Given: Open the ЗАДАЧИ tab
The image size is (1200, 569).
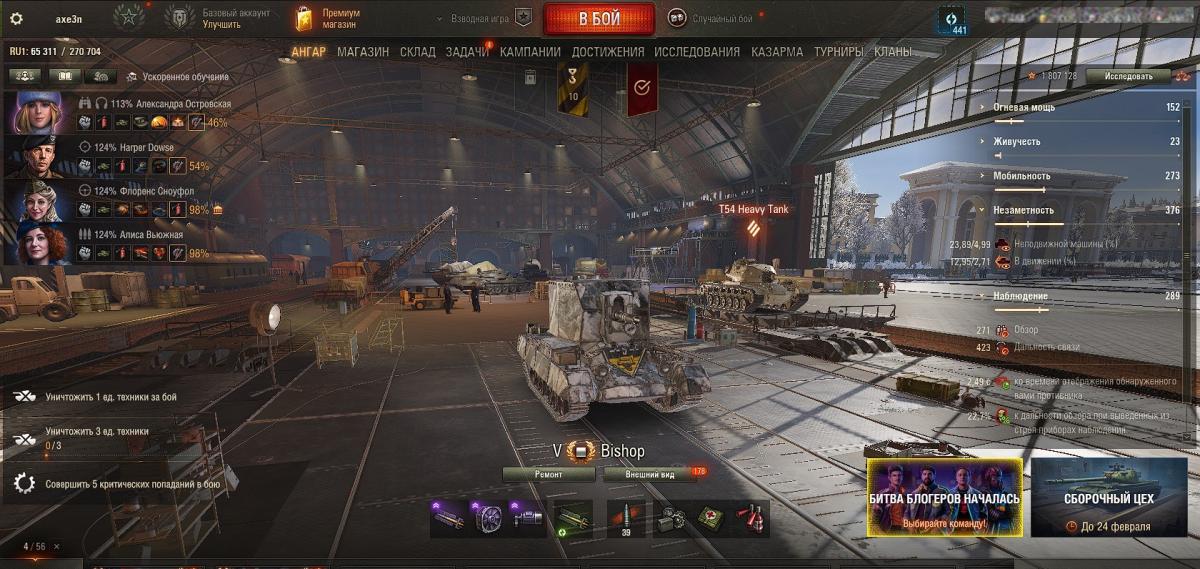Looking at the screenshot, I should pos(467,52).
